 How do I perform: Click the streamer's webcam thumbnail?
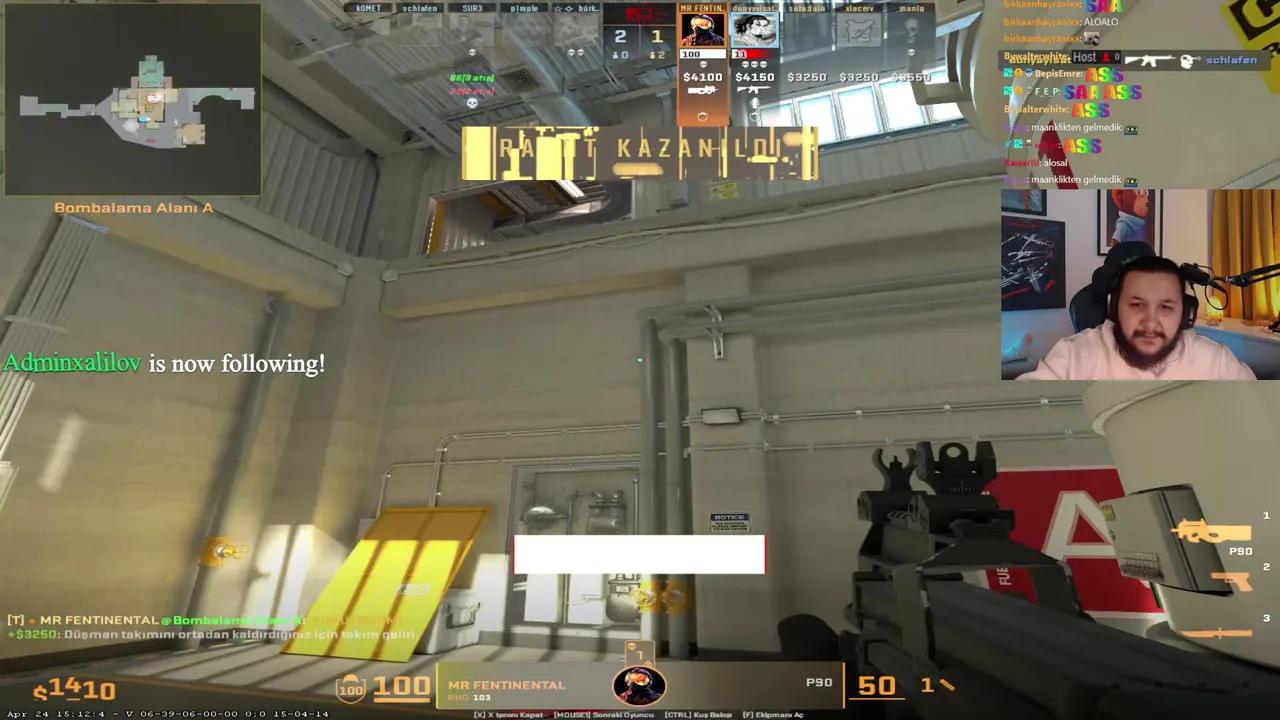click(1138, 287)
